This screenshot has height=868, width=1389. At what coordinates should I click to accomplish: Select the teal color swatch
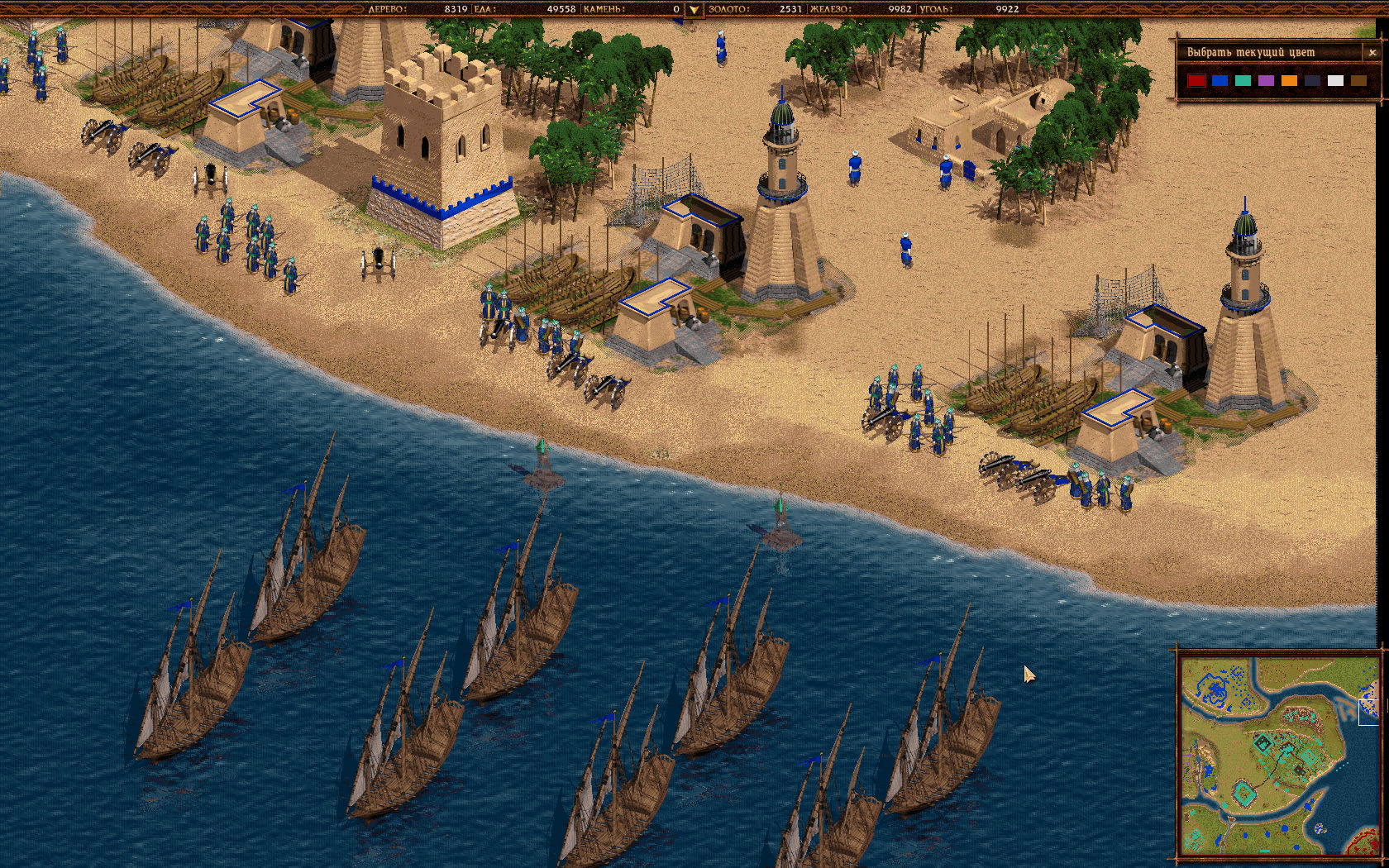coord(1243,80)
